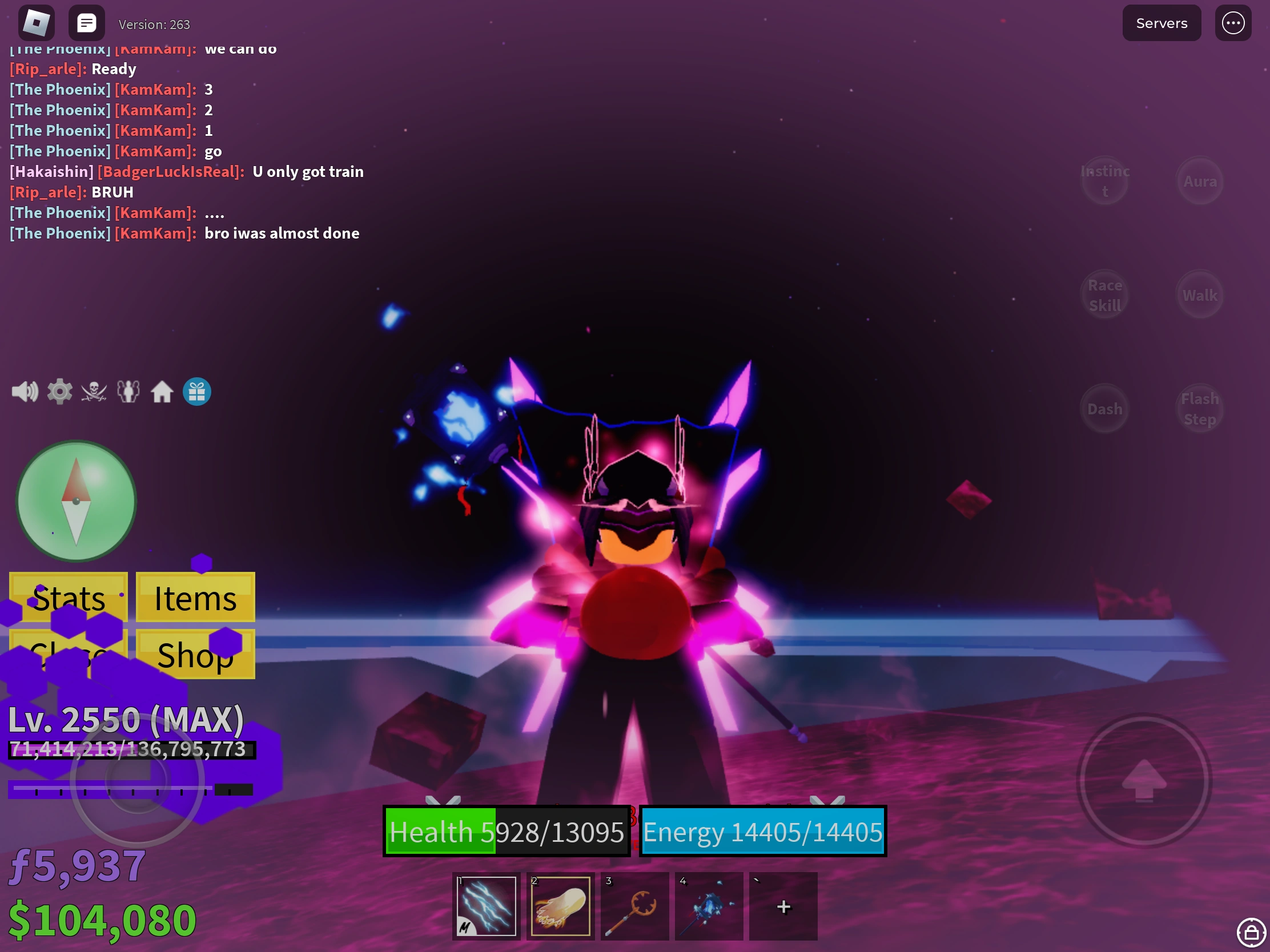The image size is (1270, 952).
Task: Open the gift rewards icon
Action: (x=196, y=391)
